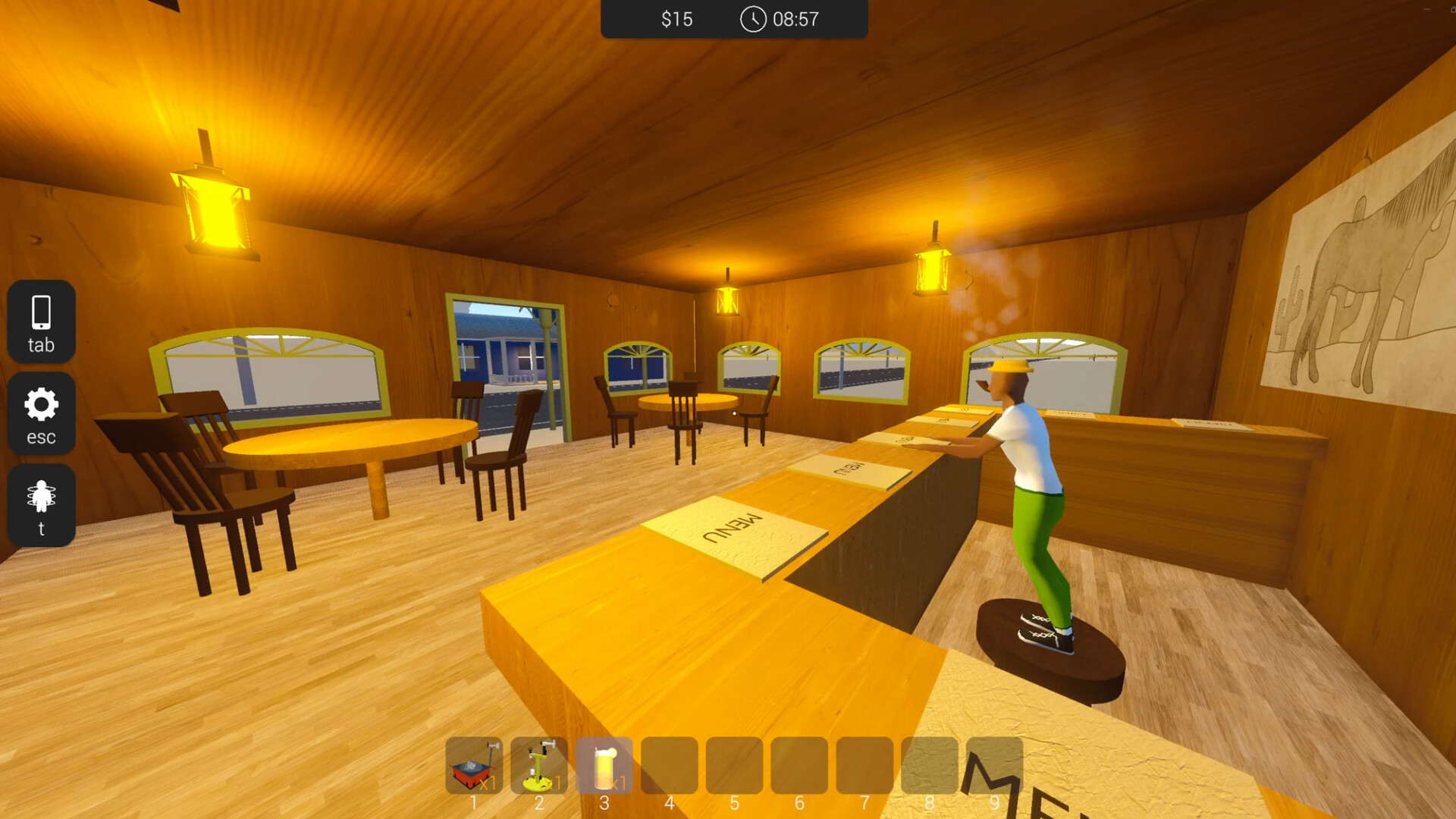Screen dimensions: 1456x819
Task: Click the phone screen icon on the sidebar
Action: [41, 311]
